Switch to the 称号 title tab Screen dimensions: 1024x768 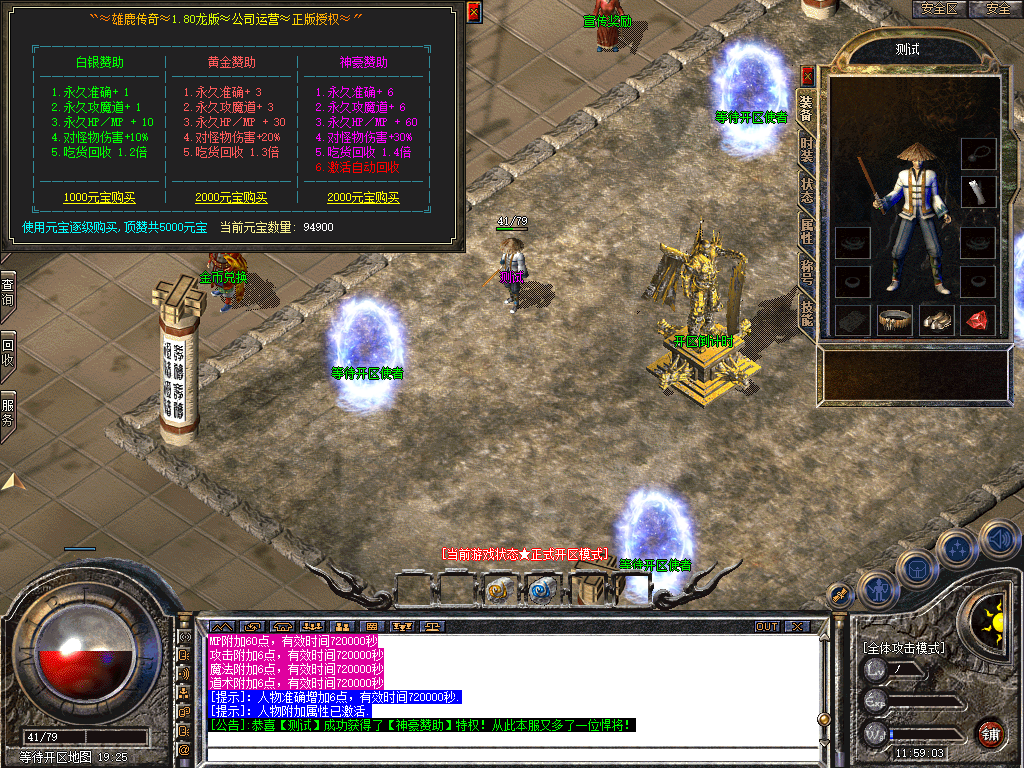(x=807, y=273)
